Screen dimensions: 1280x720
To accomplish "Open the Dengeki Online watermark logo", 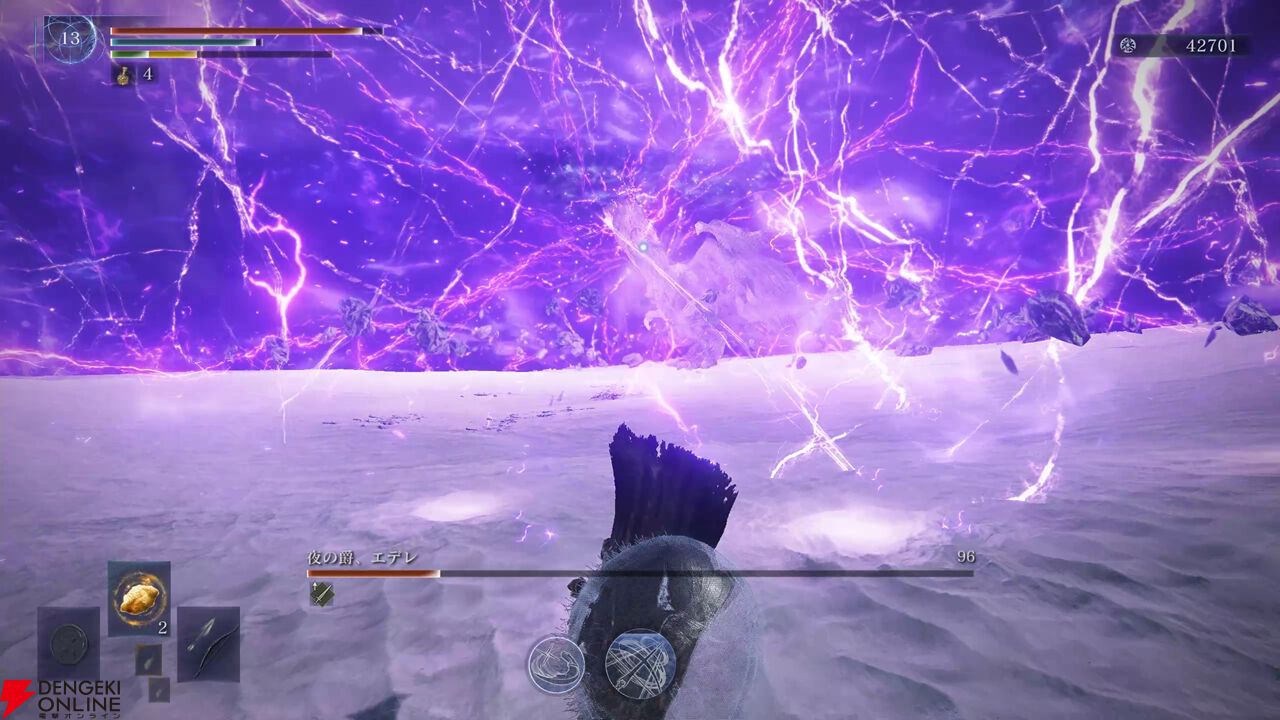I will tap(60, 698).
